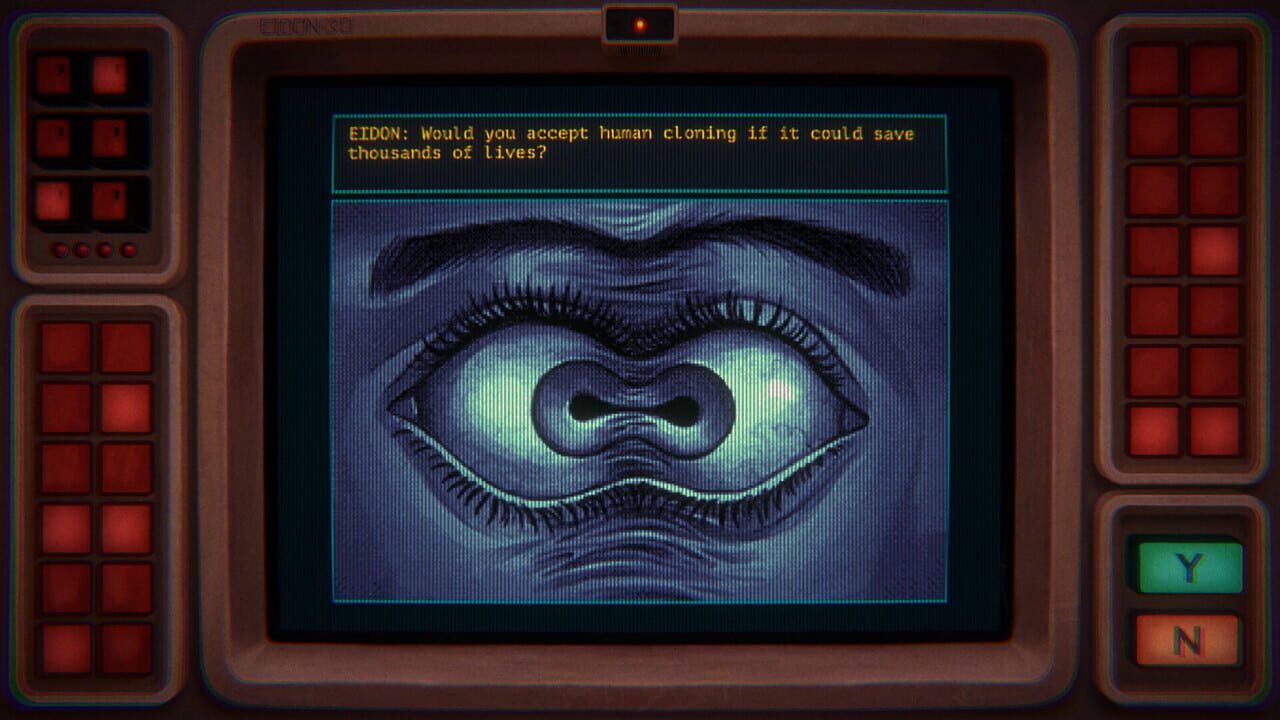The width and height of the screenshot is (1280, 720).
Task: Click the first indicator LED below the switches
Action: click(60, 248)
